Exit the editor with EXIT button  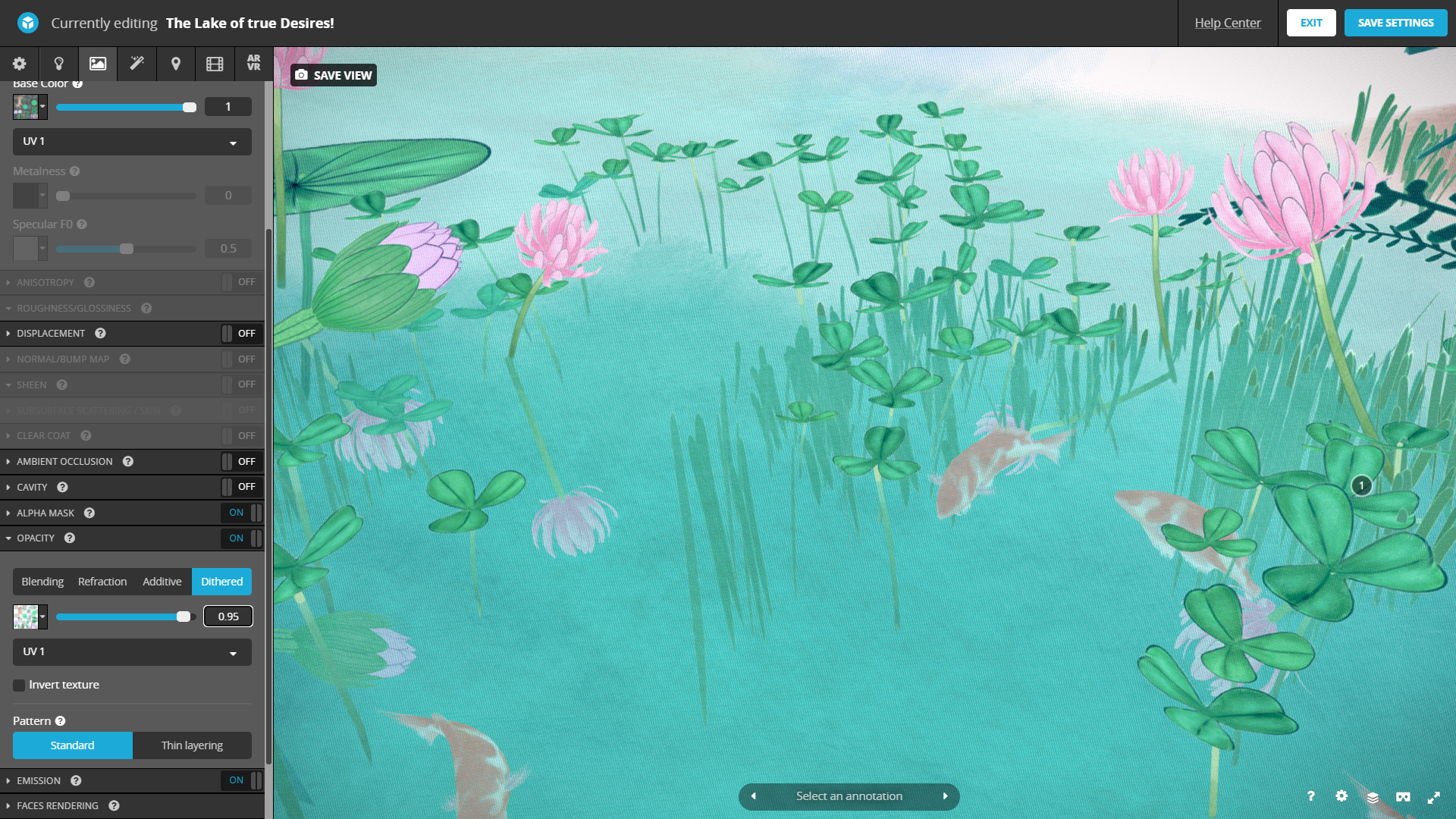(x=1310, y=23)
